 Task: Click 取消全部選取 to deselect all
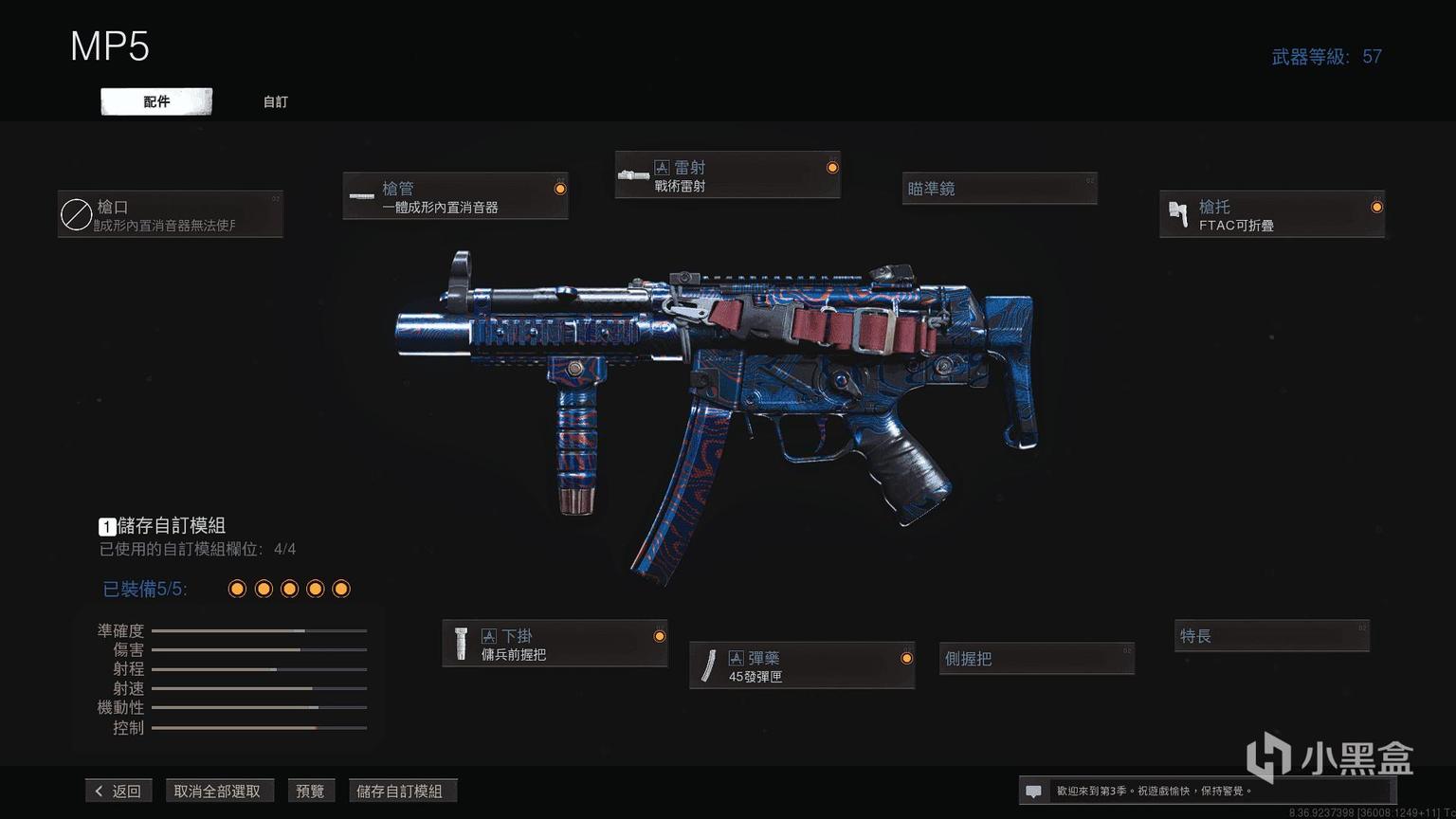click(217, 791)
